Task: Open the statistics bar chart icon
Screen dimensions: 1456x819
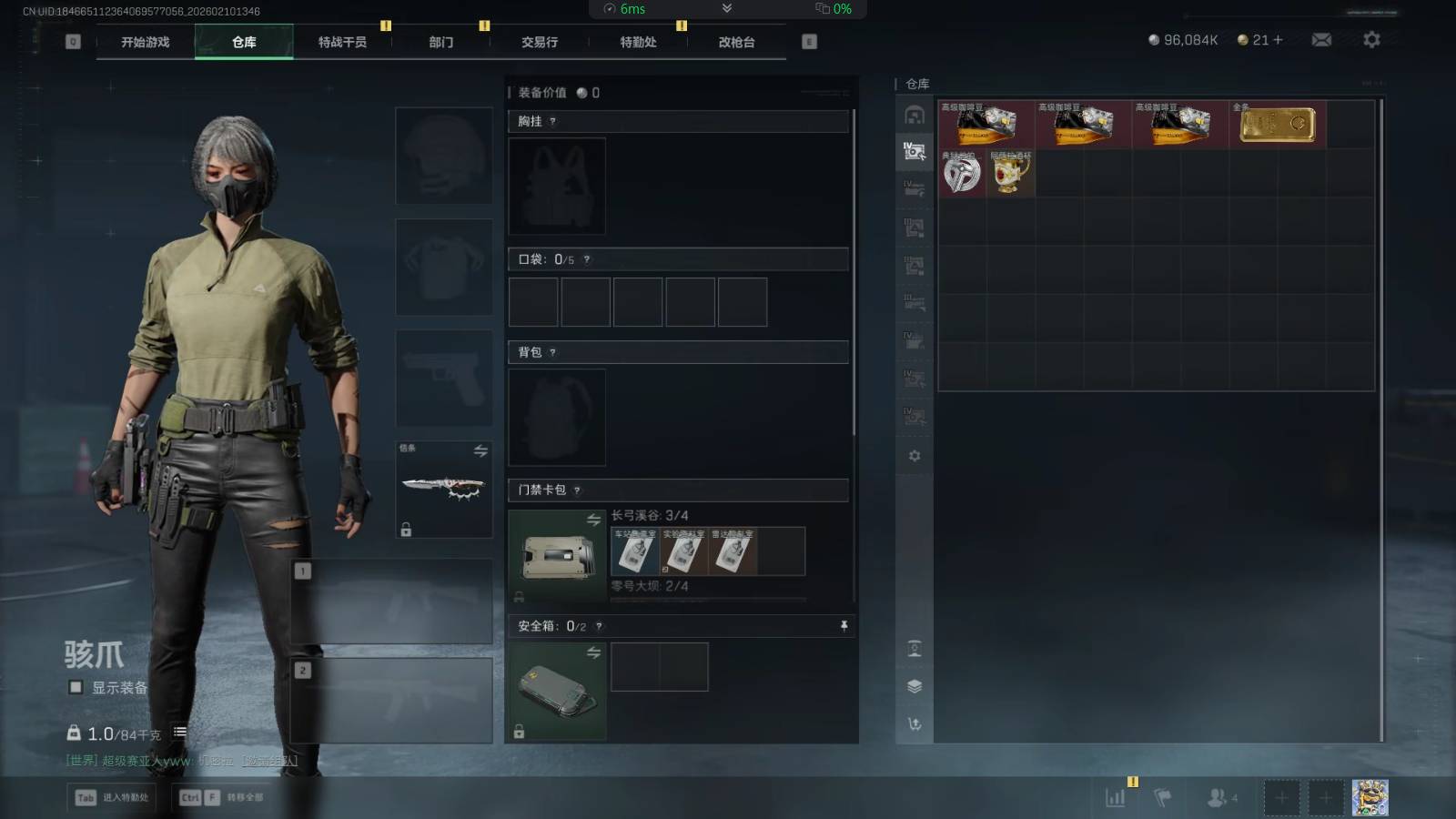Action: pyautogui.click(x=1115, y=798)
